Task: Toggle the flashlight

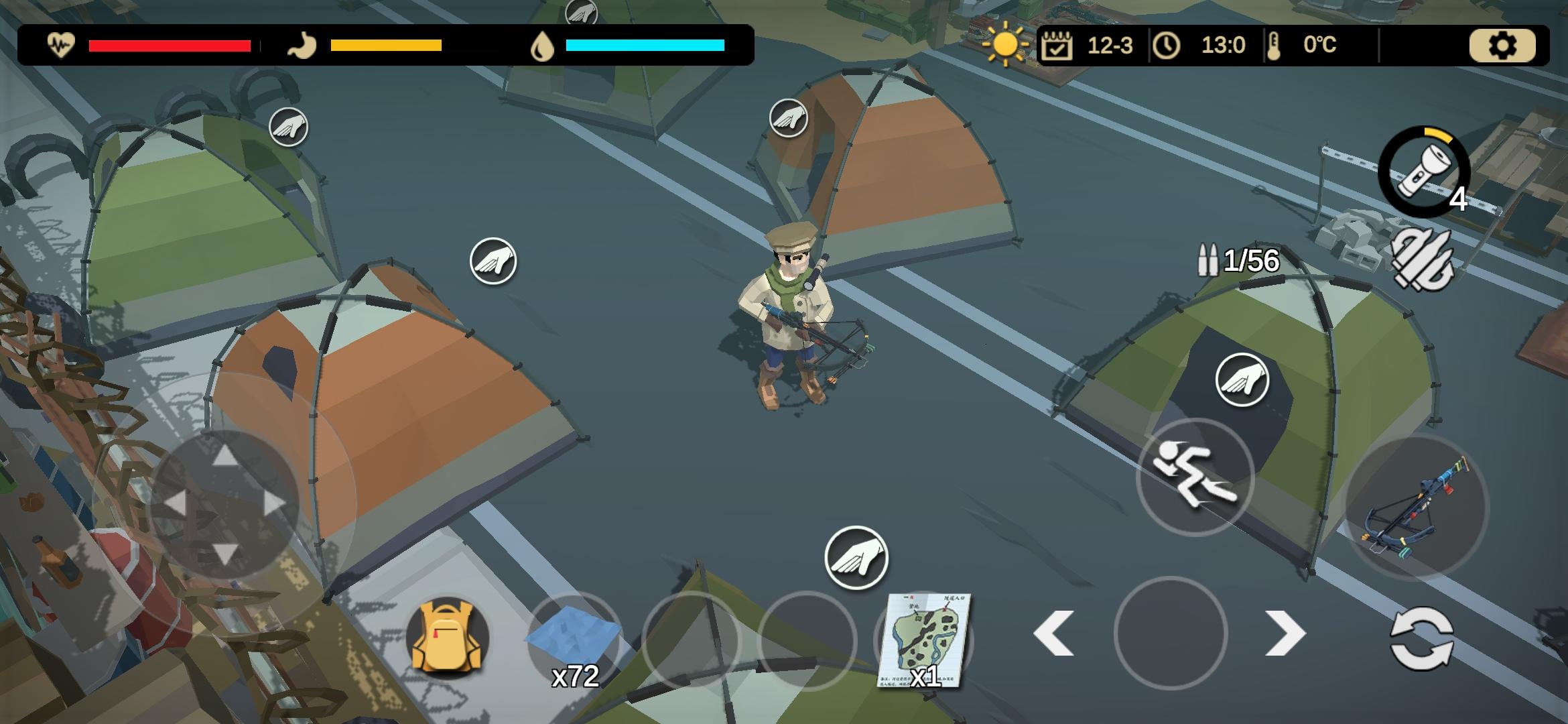Action: (1423, 172)
